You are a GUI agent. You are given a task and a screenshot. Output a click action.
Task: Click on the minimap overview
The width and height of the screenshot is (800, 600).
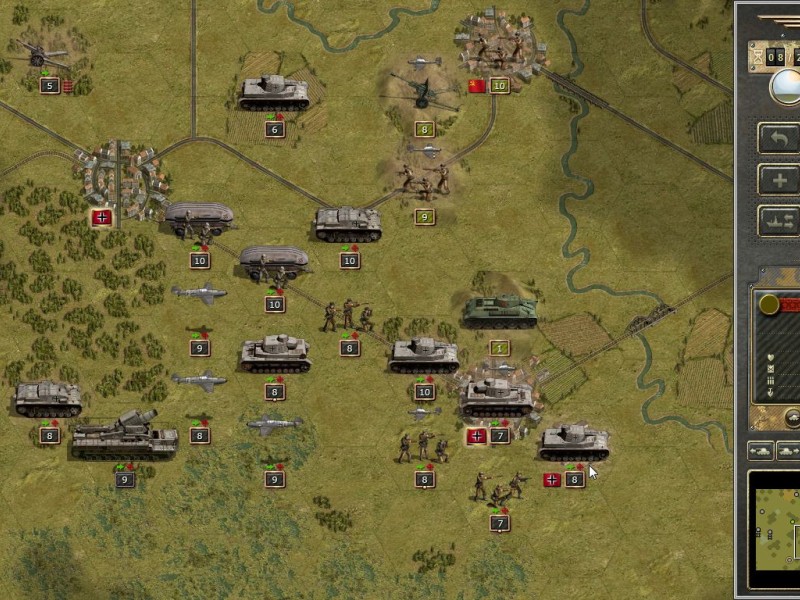click(x=775, y=528)
